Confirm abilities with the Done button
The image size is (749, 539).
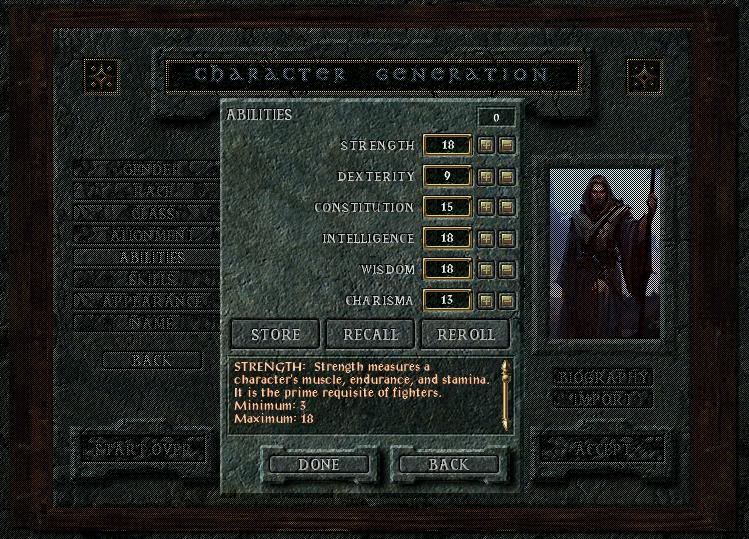[319, 465]
